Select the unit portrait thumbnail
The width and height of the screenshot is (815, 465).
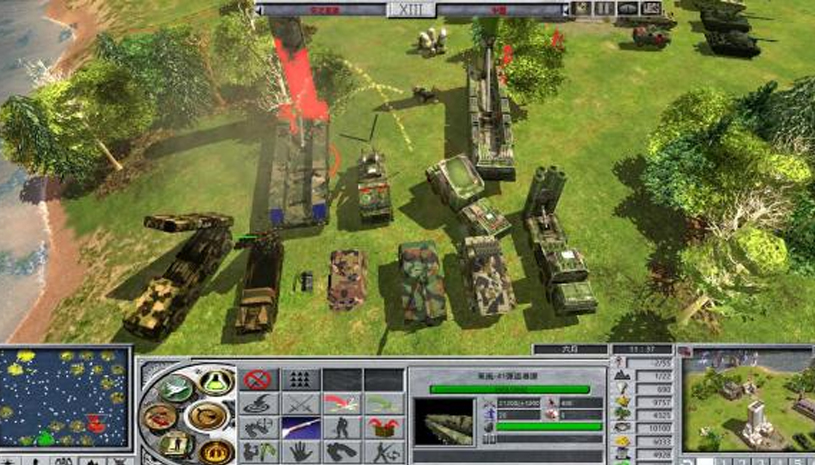click(x=443, y=420)
